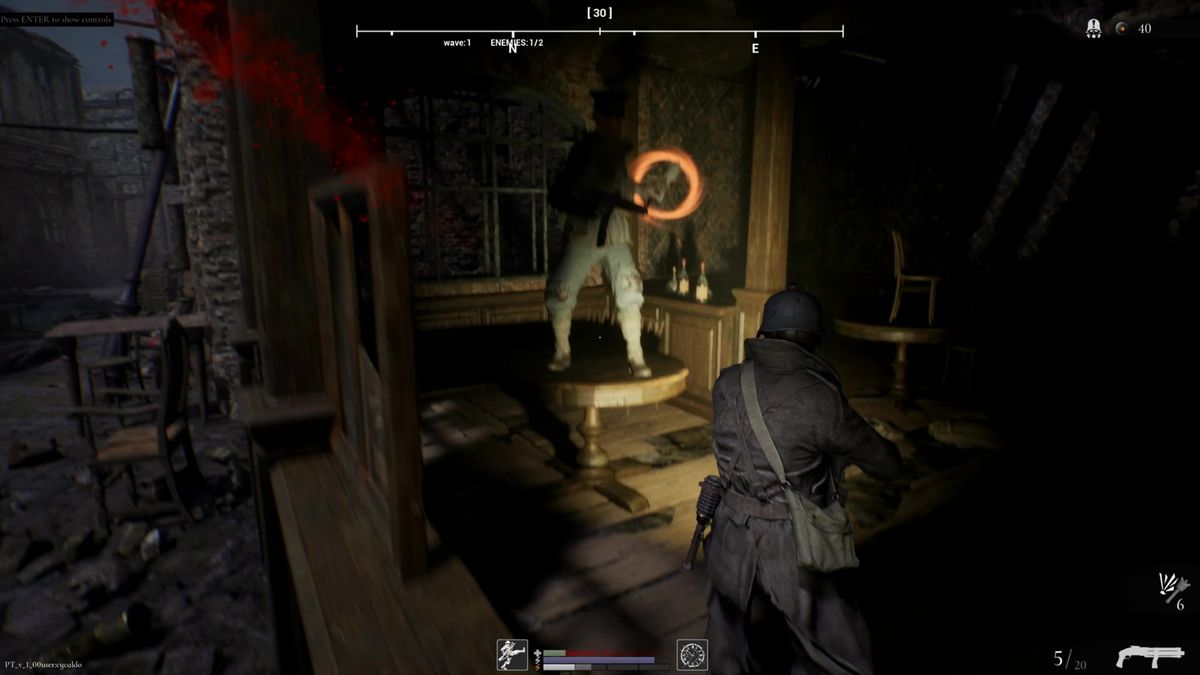
Task: Click the pocket watch ability icon
Action: [692, 655]
